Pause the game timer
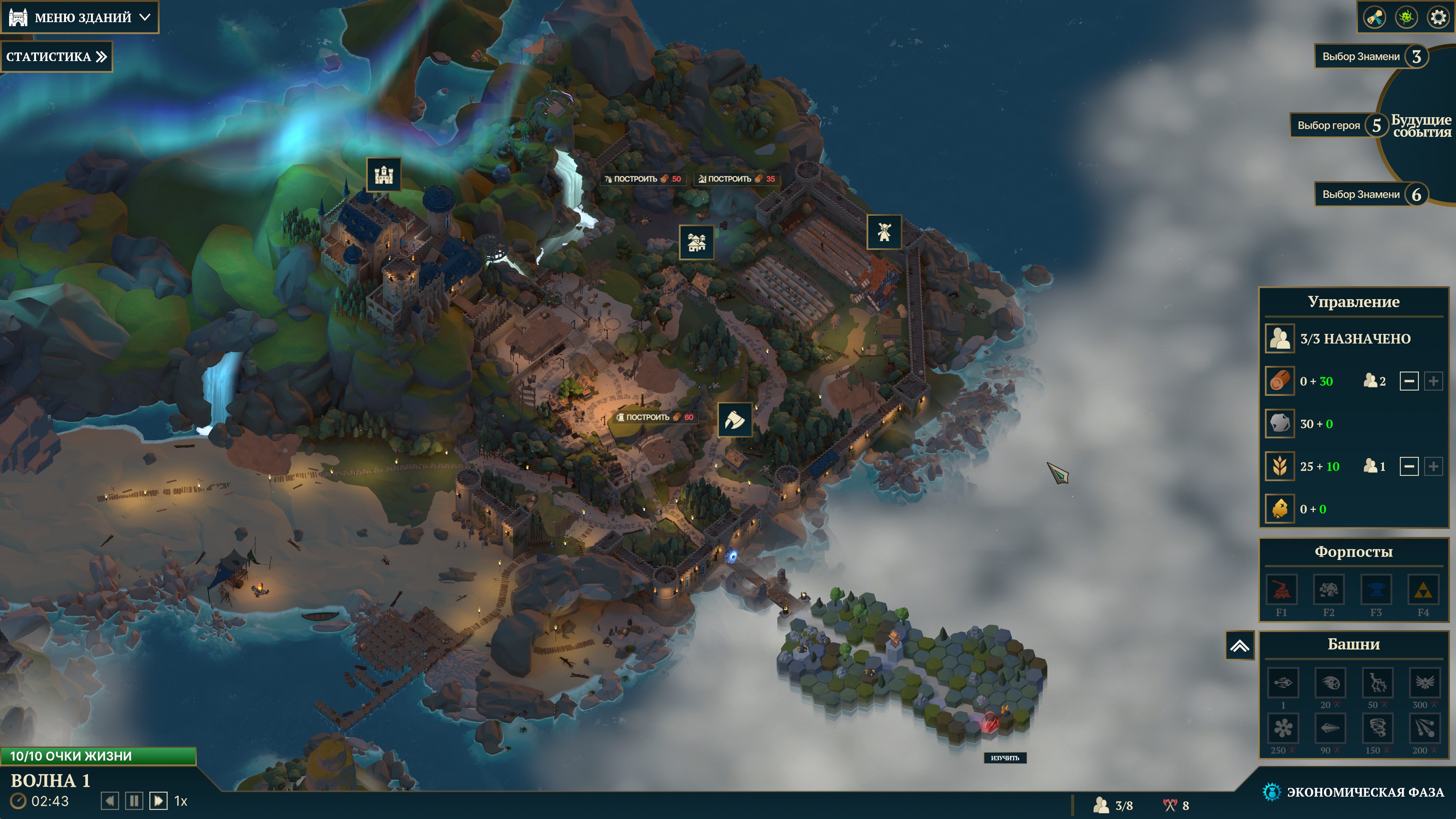Image resolution: width=1456 pixels, height=819 pixels. coord(134,801)
